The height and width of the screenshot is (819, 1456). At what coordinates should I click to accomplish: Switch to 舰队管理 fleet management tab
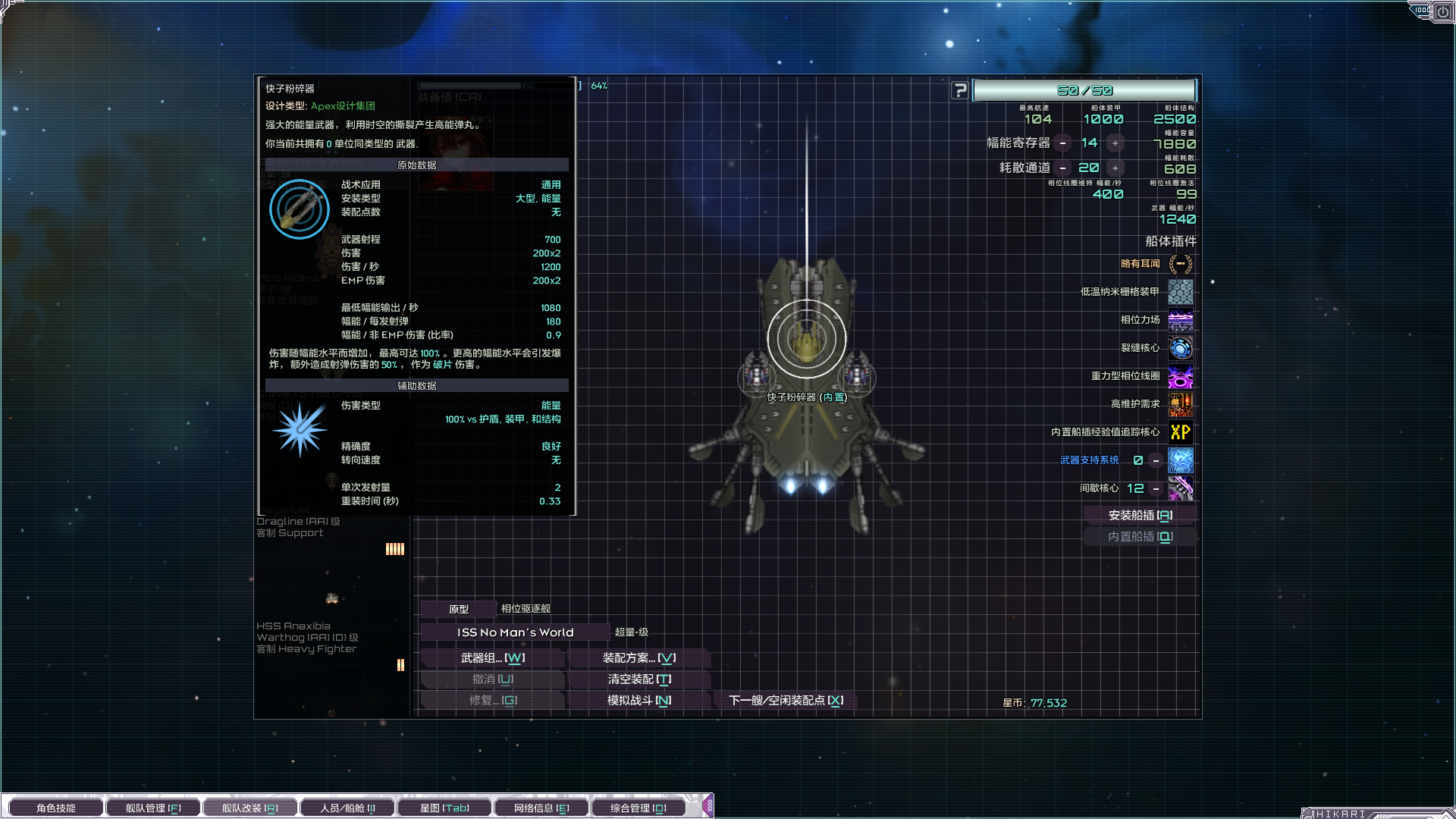[153, 808]
